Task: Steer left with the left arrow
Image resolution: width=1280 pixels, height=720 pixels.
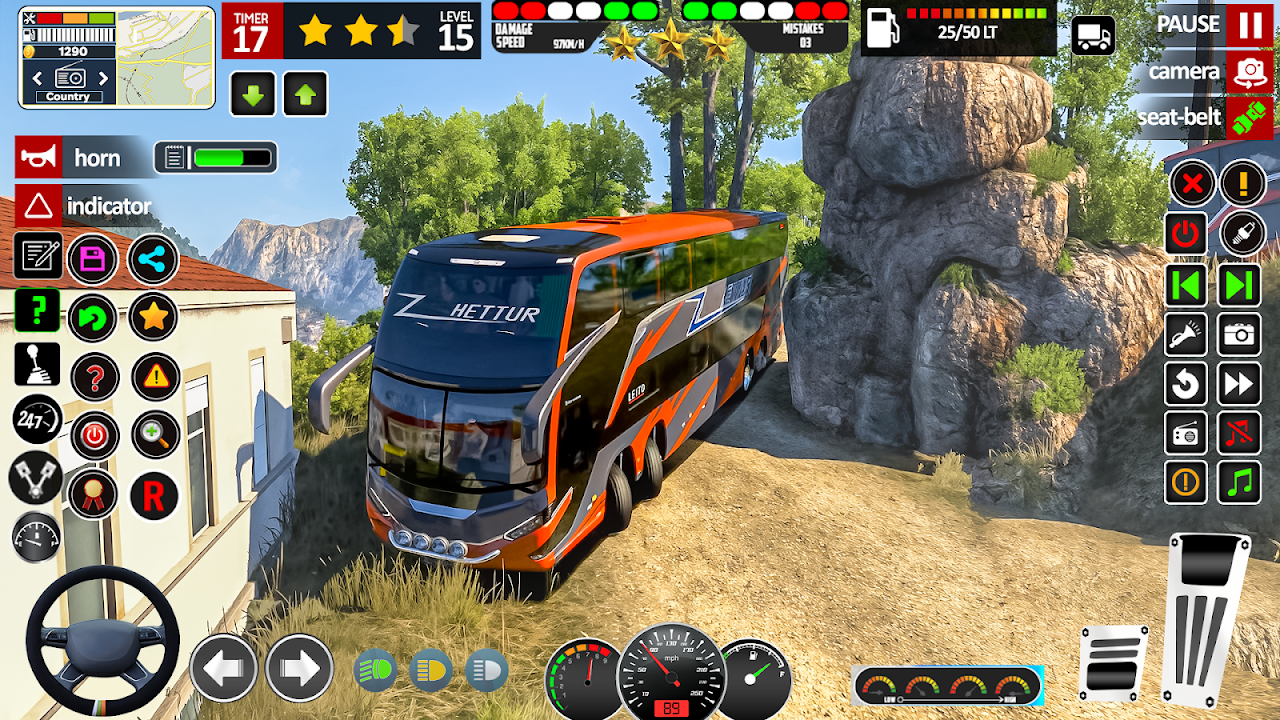Action: point(224,667)
